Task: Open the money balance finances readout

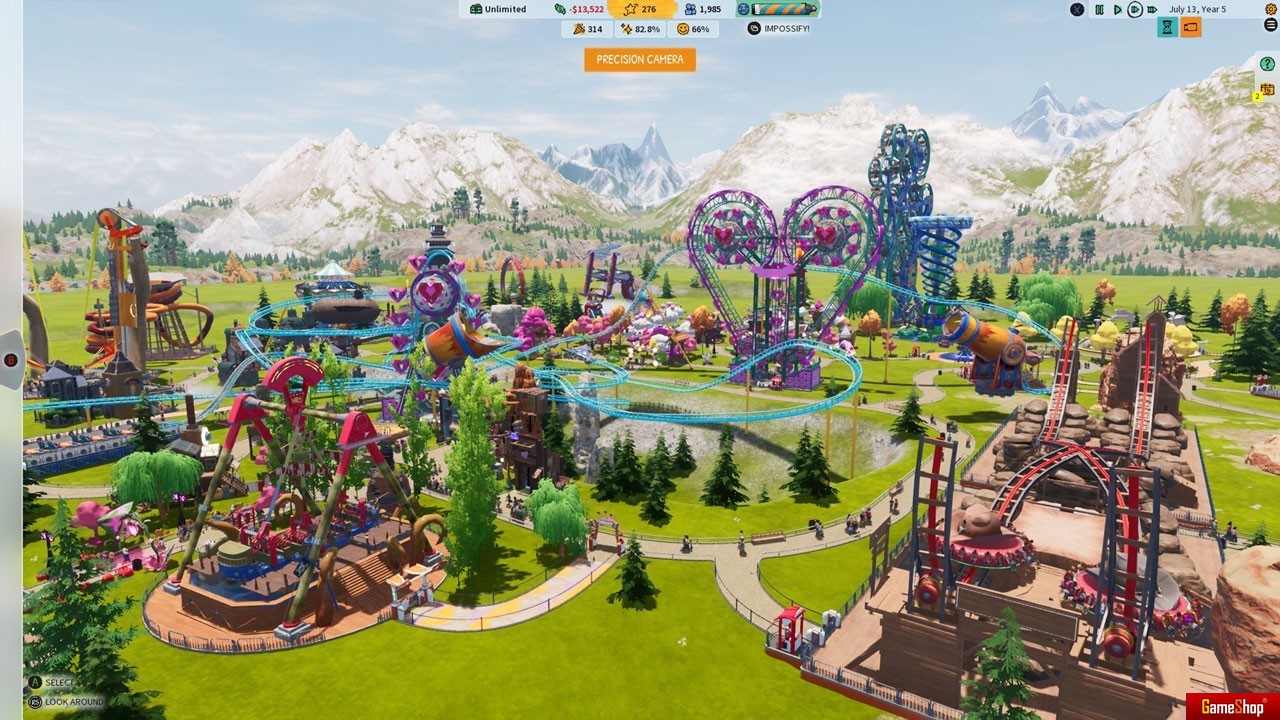Action: pyautogui.click(x=579, y=9)
